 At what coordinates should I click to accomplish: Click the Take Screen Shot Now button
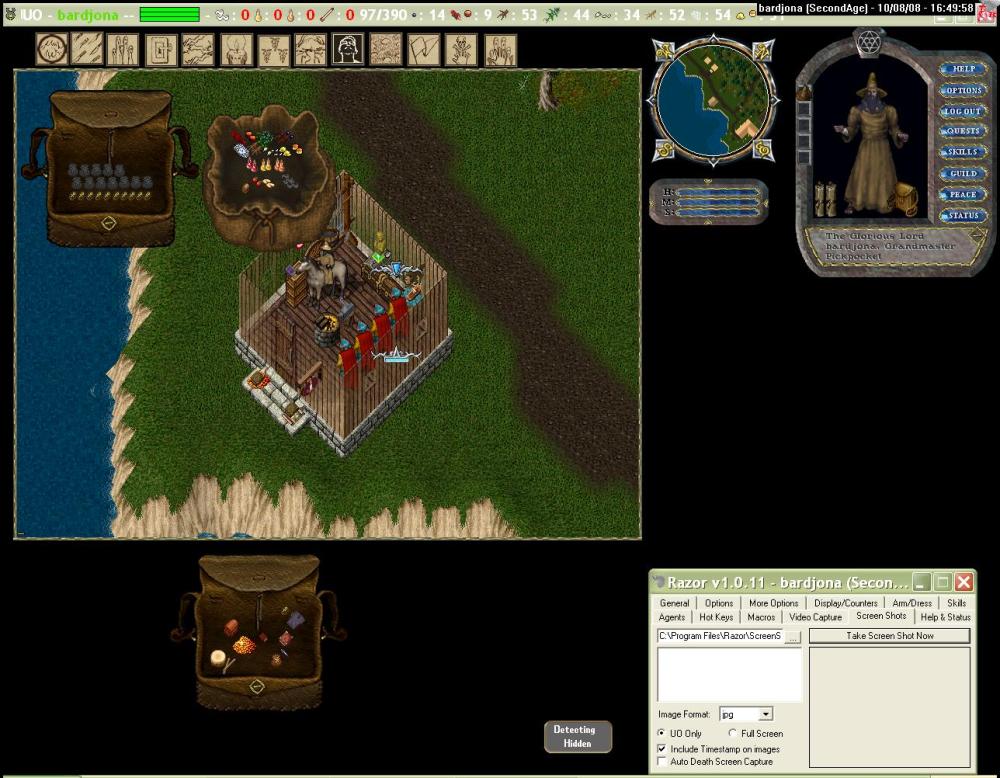point(889,636)
